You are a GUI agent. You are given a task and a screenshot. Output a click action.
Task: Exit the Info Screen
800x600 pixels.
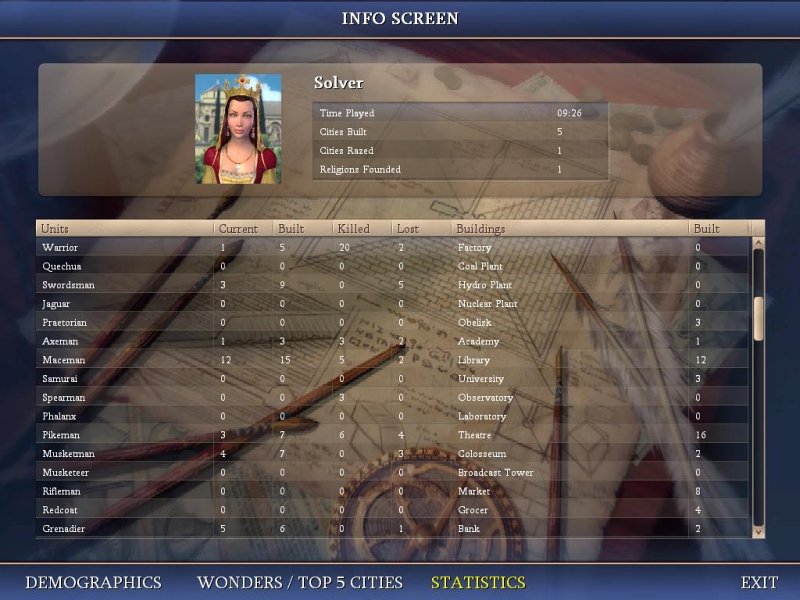tap(759, 582)
